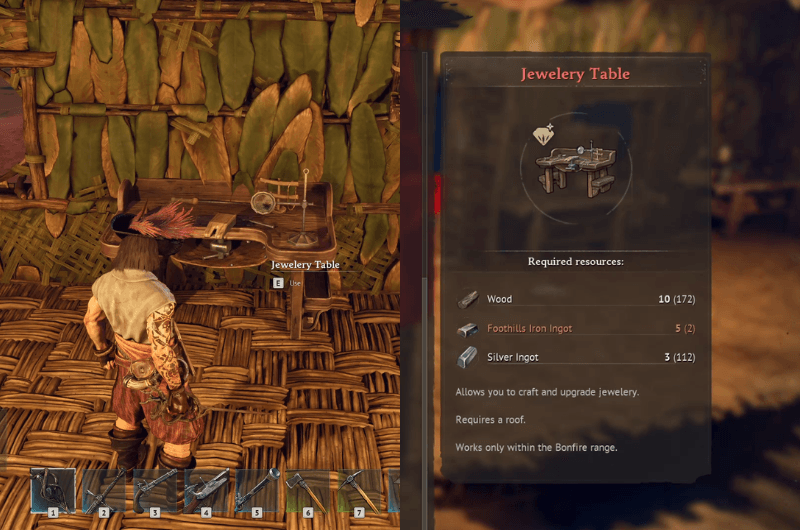Select the Foothills Iron Ingot requirement row
The height and width of the screenshot is (530, 800).
[575, 328]
